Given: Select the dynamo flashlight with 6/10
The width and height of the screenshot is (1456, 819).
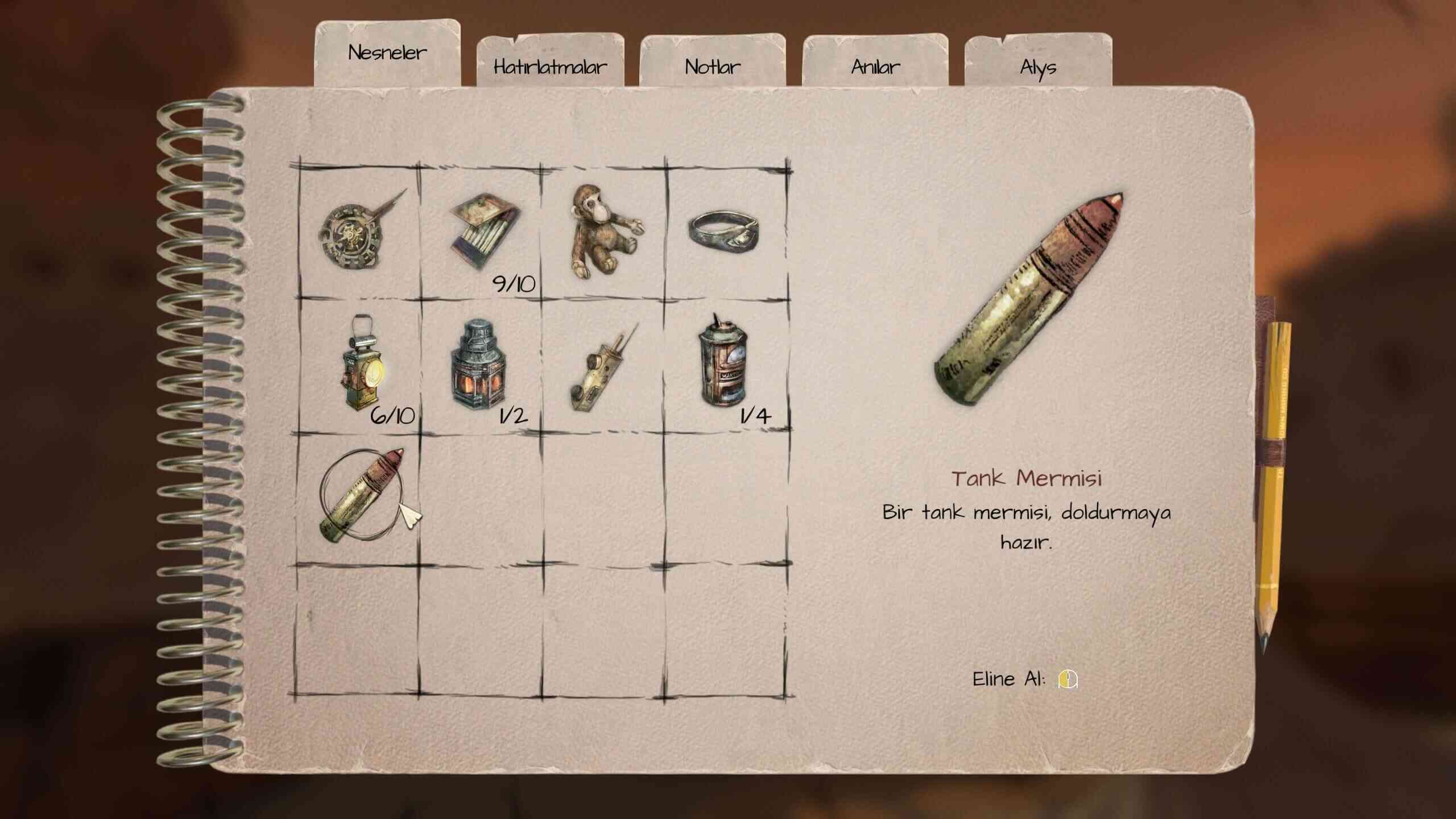Looking at the screenshot, I should [362, 364].
